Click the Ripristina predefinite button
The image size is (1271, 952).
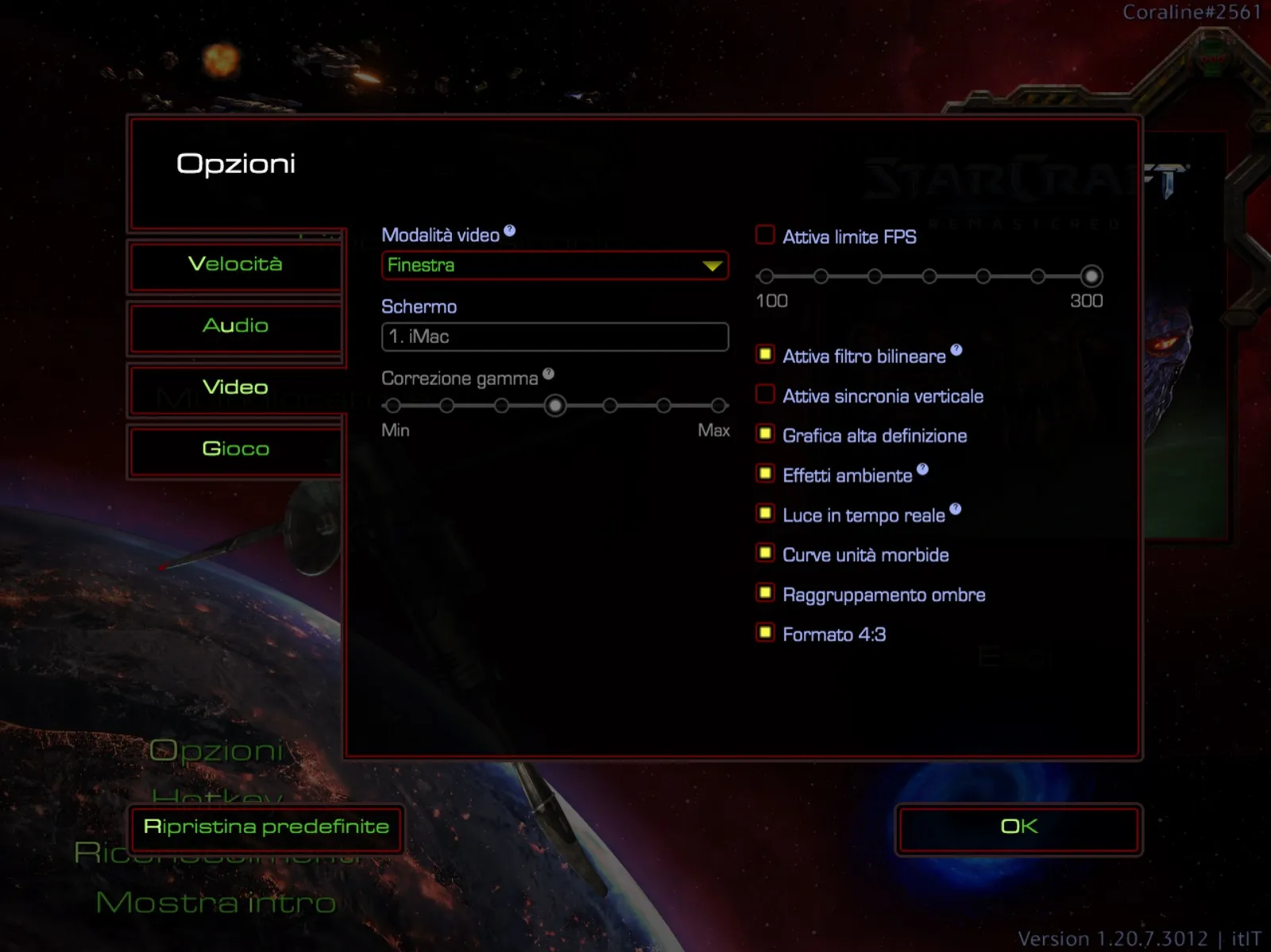click(266, 828)
